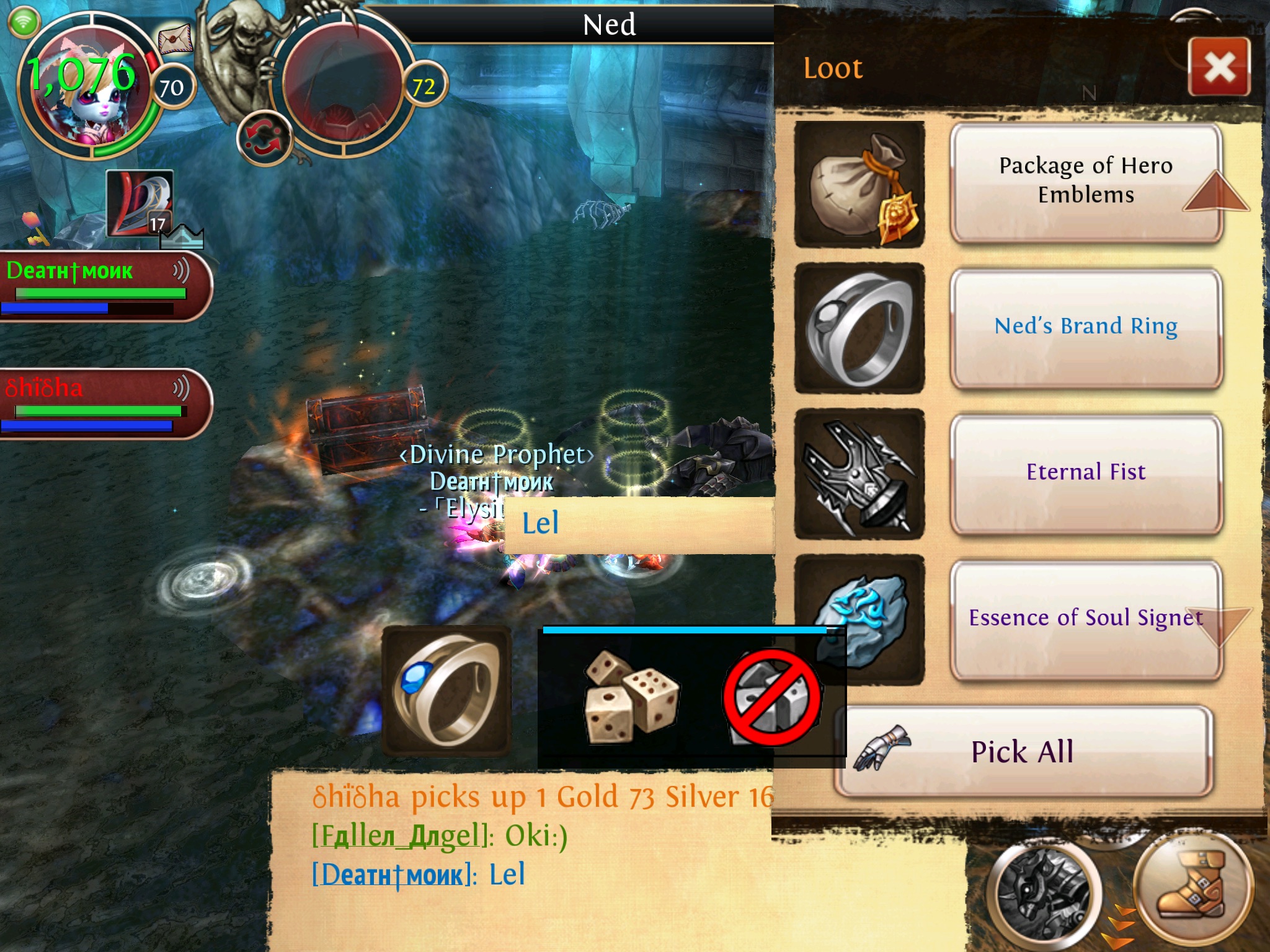Pick All loot items
The width and height of the screenshot is (1270, 952).
click(1022, 752)
